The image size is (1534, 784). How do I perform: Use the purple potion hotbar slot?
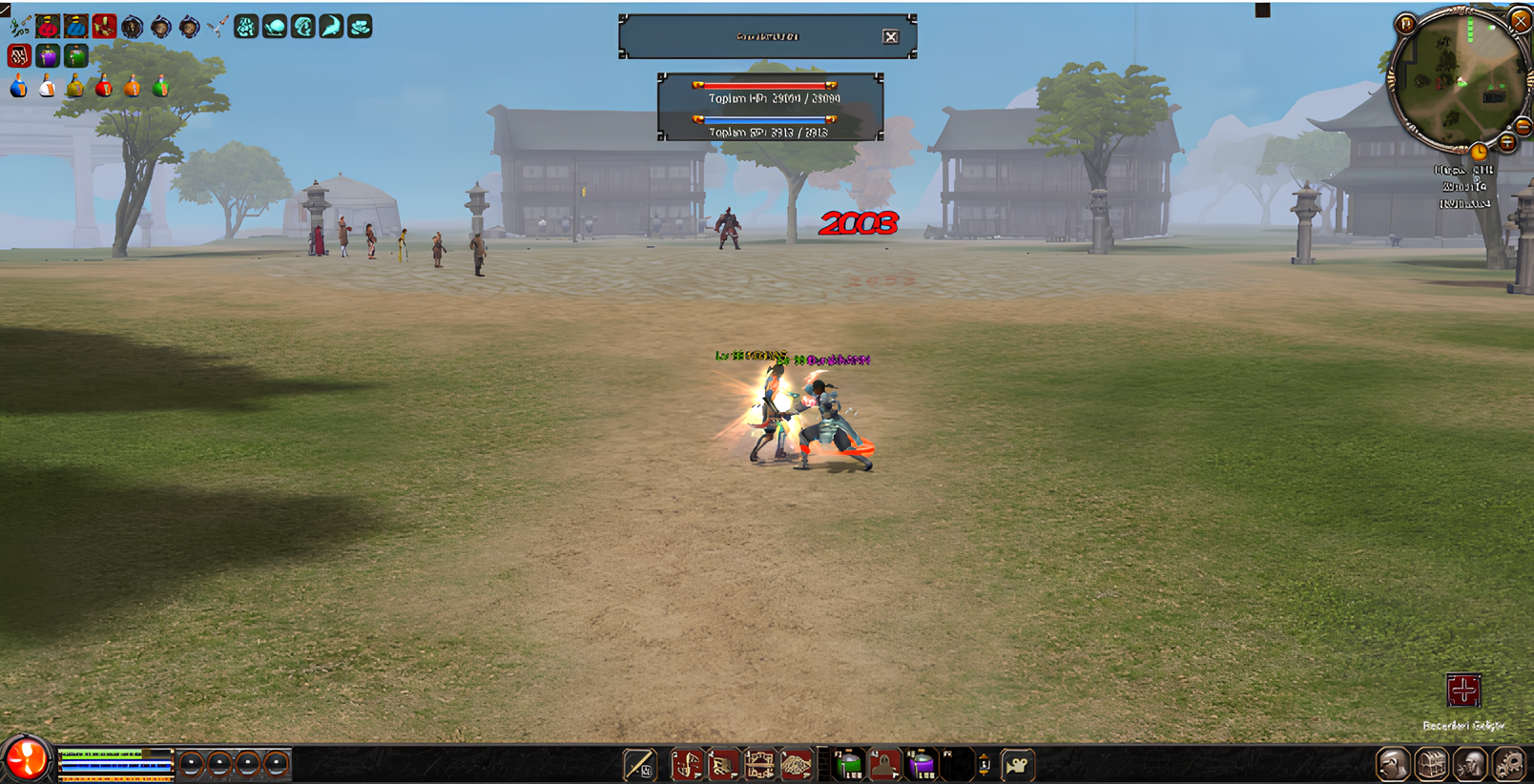[921, 765]
